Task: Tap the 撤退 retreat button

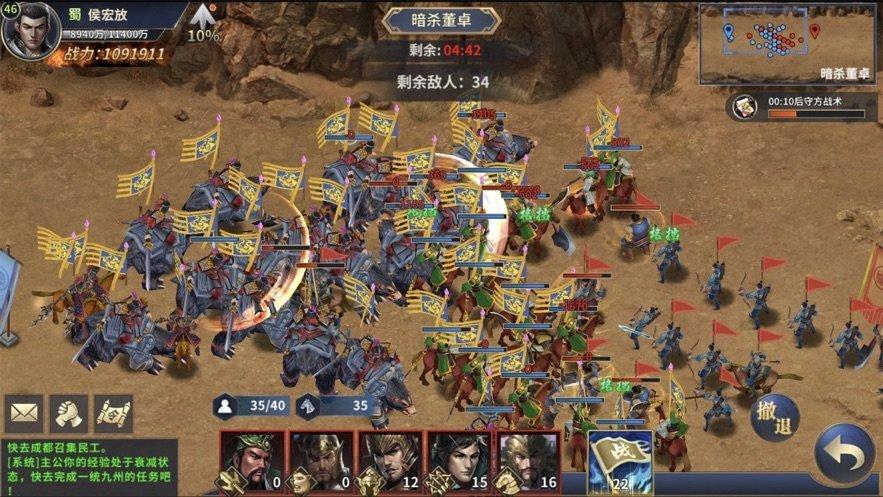Action: coord(774,417)
